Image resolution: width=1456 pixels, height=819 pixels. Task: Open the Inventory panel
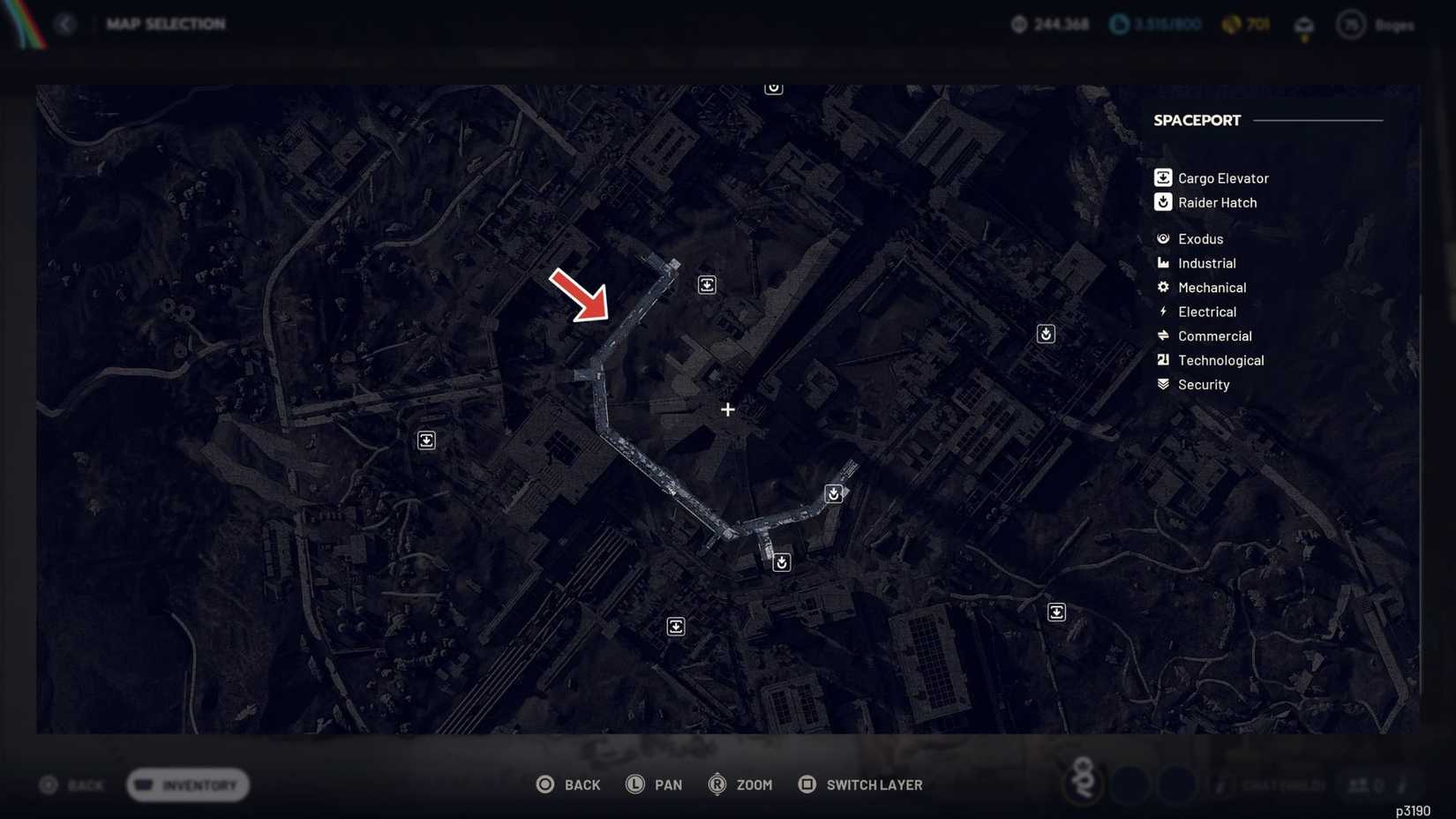[x=186, y=785]
